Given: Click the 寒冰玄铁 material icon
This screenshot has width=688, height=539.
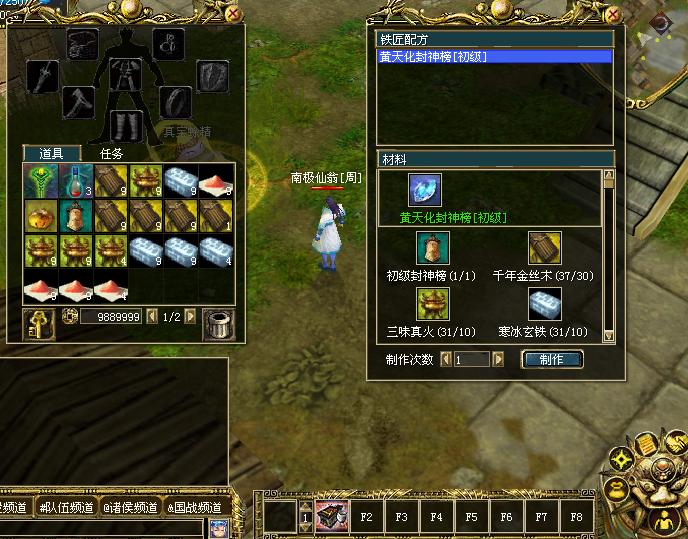Looking at the screenshot, I should pos(544,304).
